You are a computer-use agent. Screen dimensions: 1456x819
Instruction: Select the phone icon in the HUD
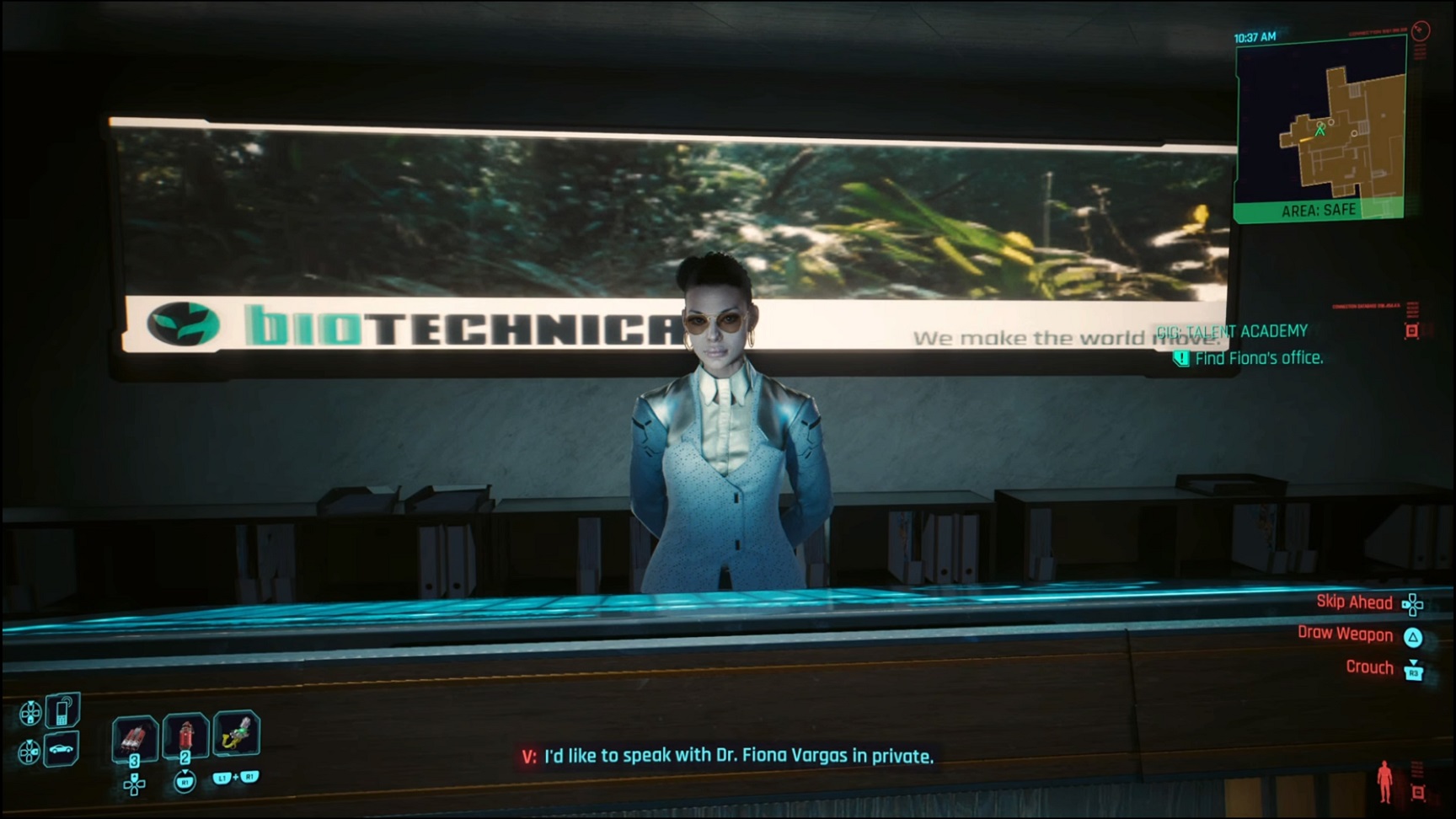(x=61, y=710)
